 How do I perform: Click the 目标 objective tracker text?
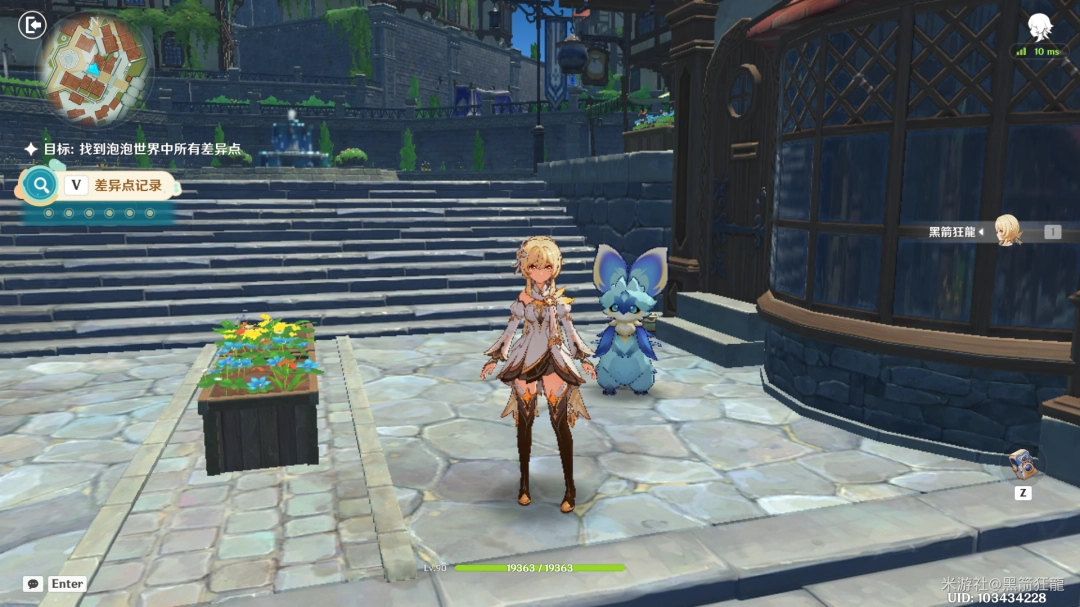coord(142,149)
